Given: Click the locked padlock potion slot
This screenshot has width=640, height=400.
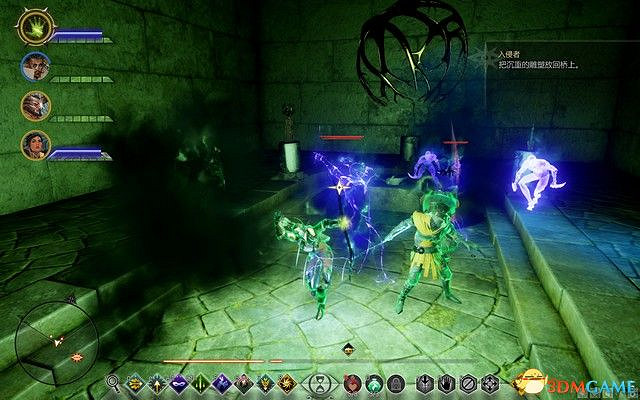Looking at the screenshot, I should click(x=394, y=383).
